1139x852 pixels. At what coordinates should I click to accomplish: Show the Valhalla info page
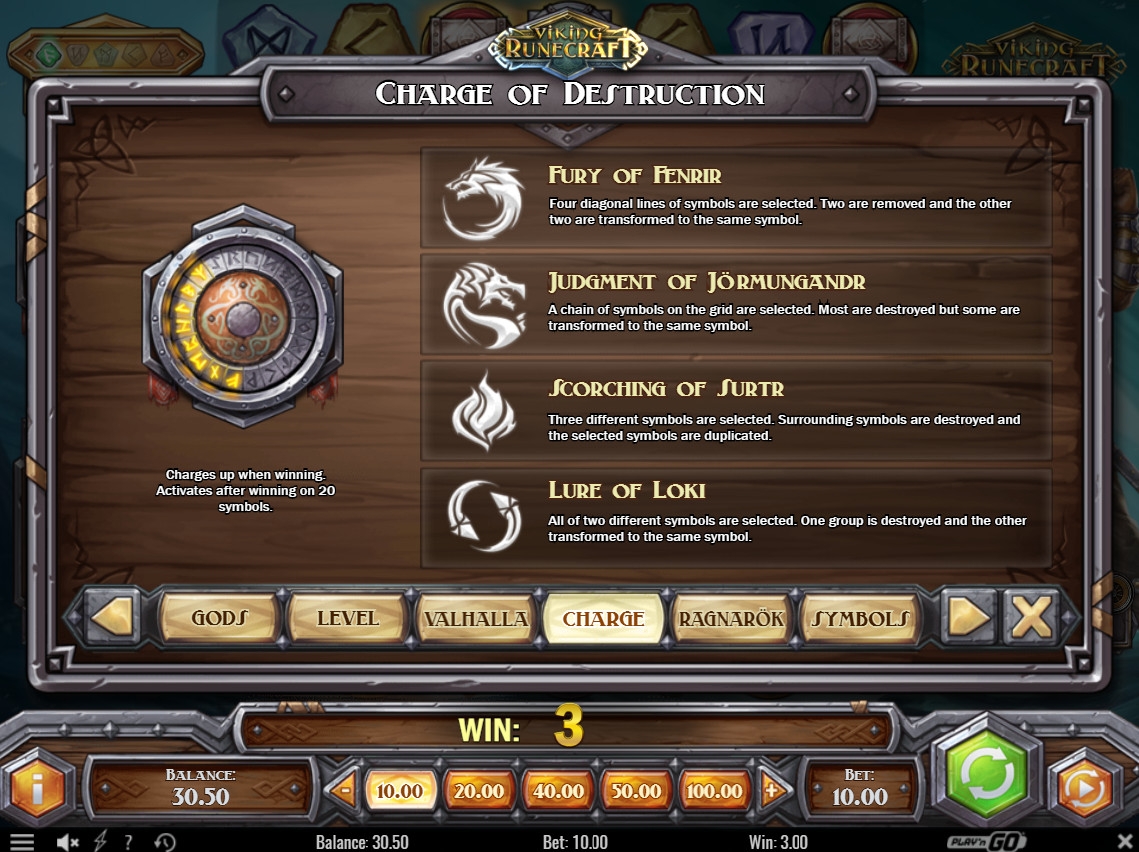coord(476,618)
